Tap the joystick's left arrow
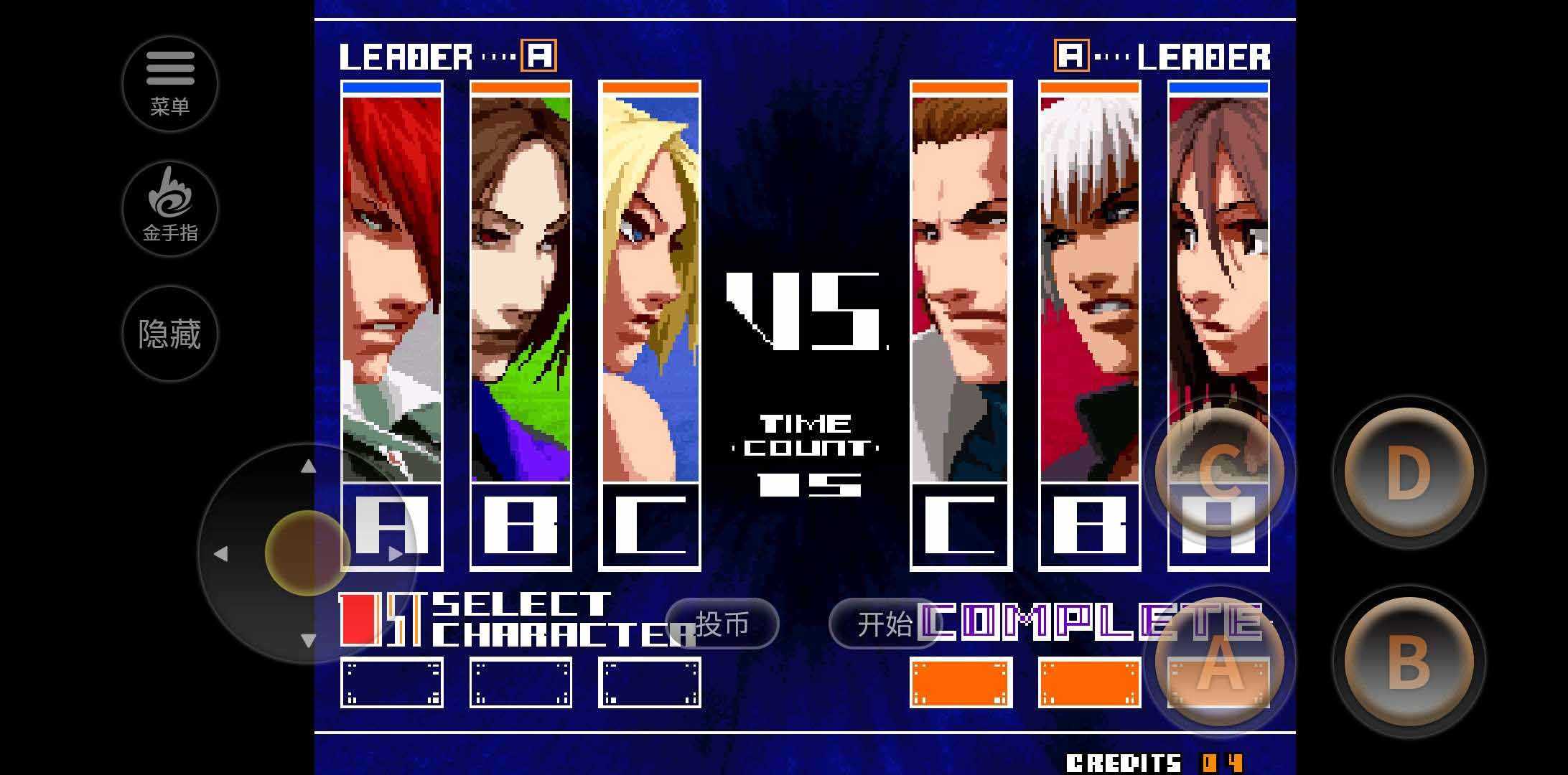 coord(220,553)
